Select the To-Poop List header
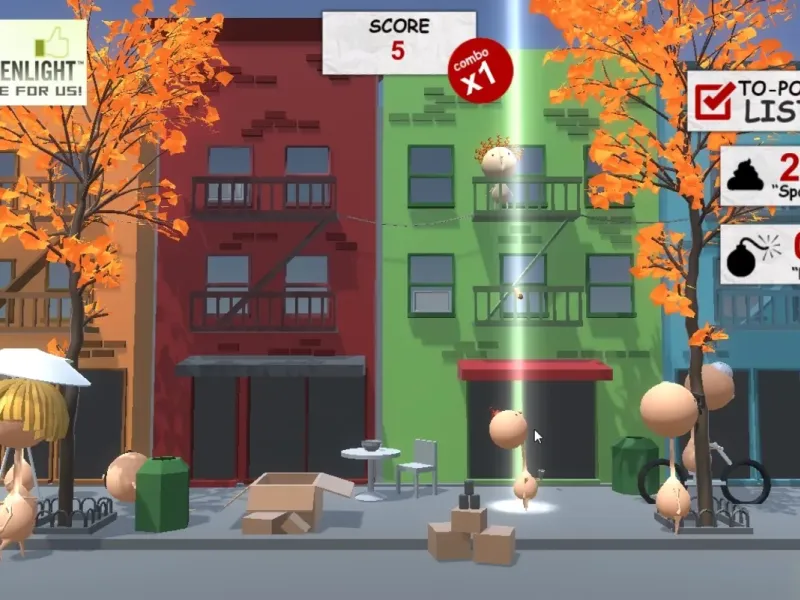The width and height of the screenshot is (800, 600). coord(744,100)
